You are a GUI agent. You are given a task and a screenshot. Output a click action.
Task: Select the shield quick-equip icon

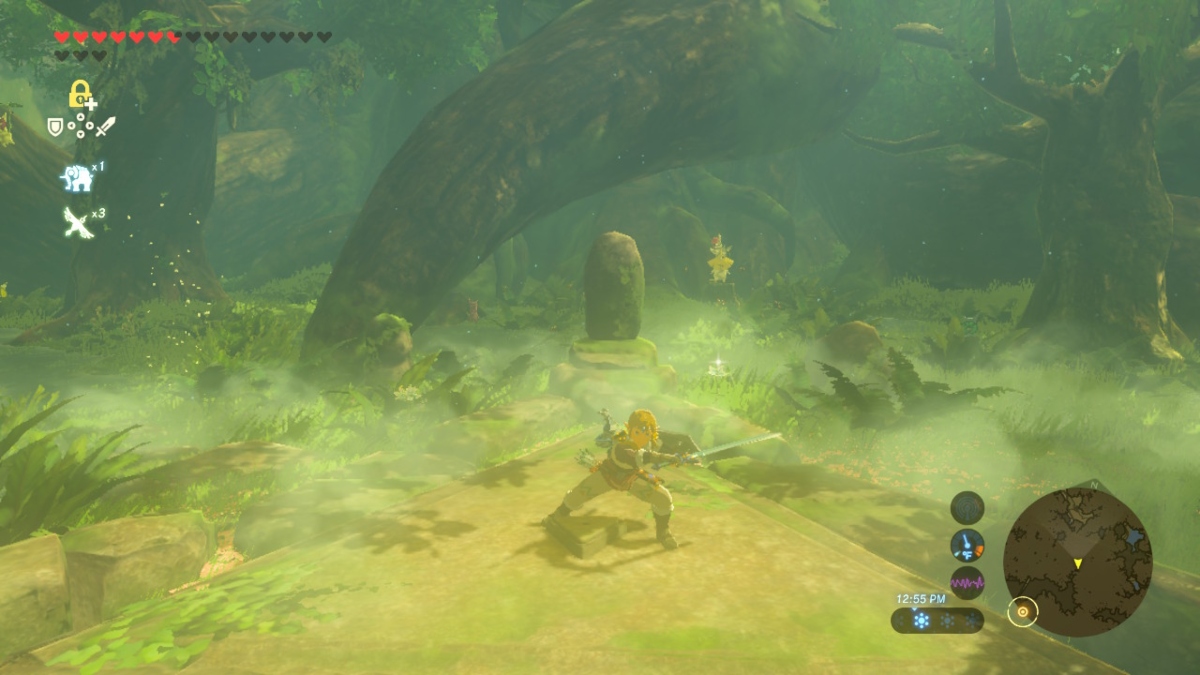(56, 127)
